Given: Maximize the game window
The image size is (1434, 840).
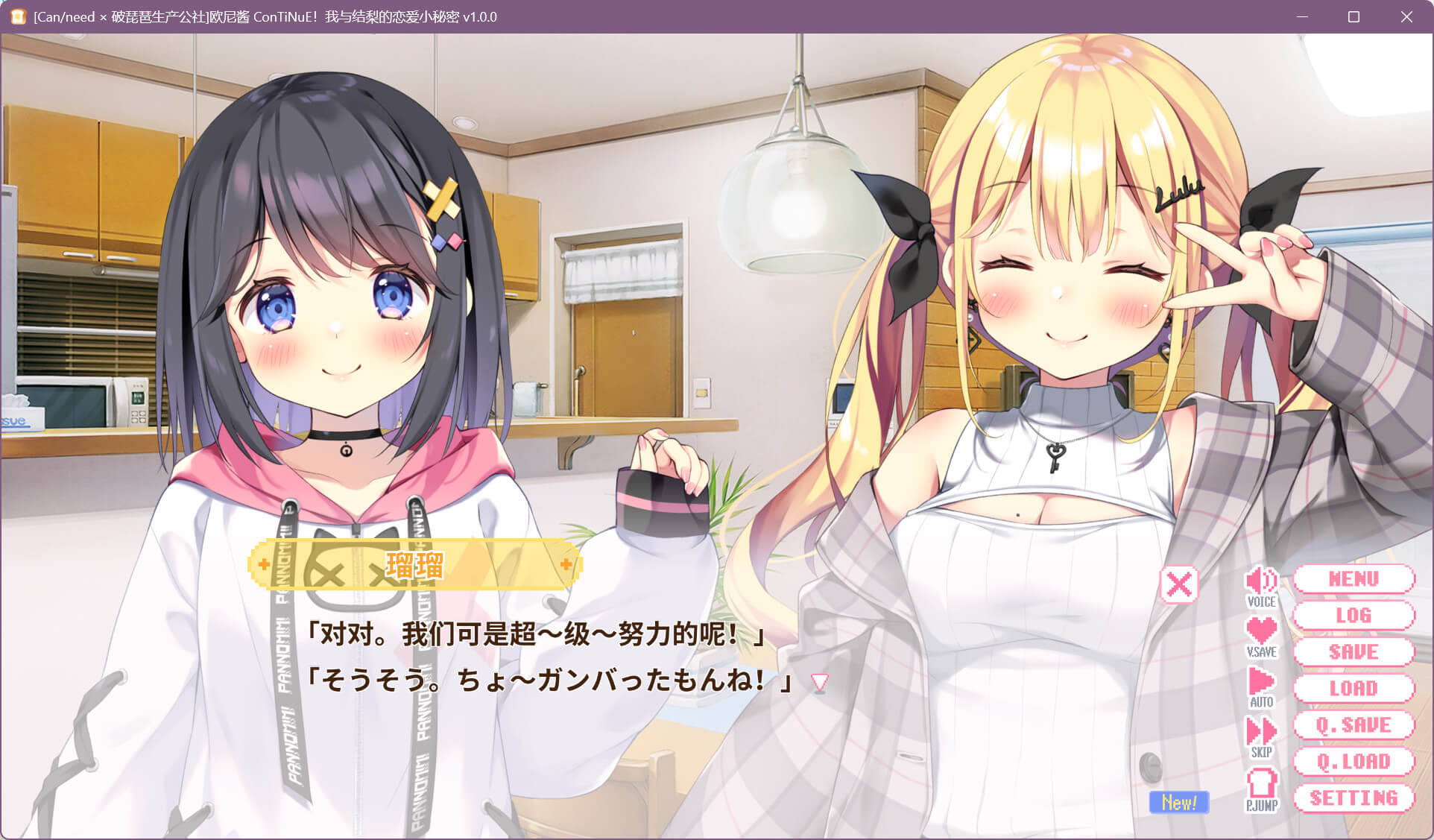Looking at the screenshot, I should pos(1354,16).
